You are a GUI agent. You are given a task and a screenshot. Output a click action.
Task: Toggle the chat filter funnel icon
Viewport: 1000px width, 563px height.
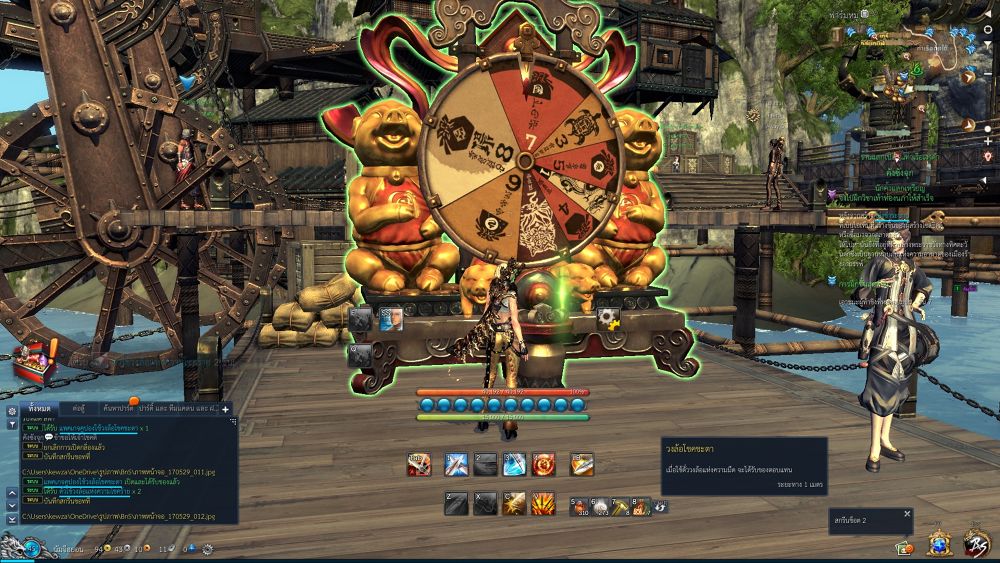coord(12,427)
